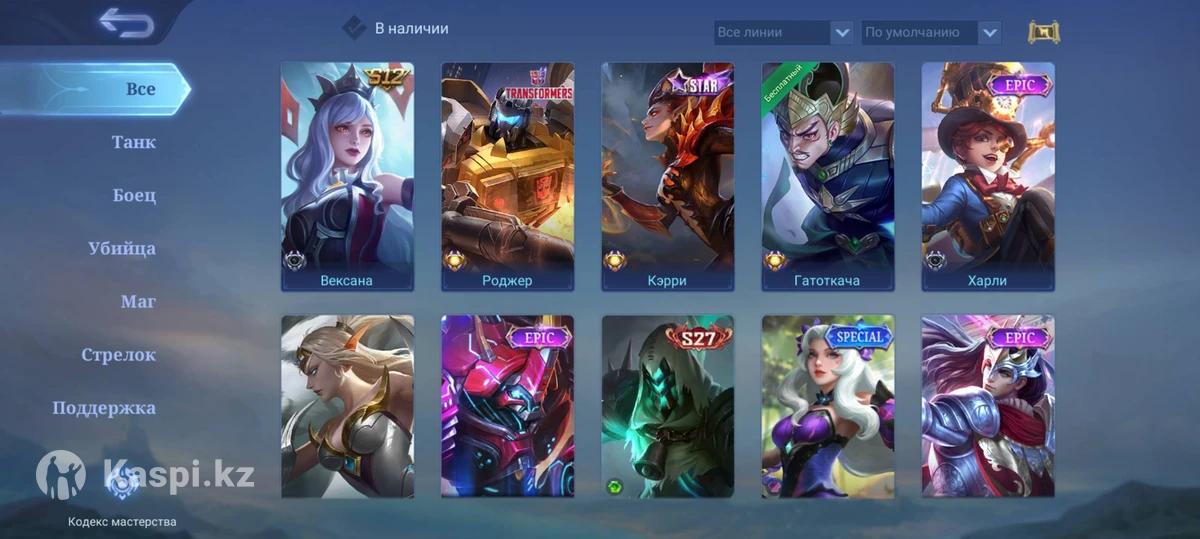Open the Убийца category
Image resolution: width=1200 pixels, height=539 pixels.
pyautogui.click(x=122, y=248)
